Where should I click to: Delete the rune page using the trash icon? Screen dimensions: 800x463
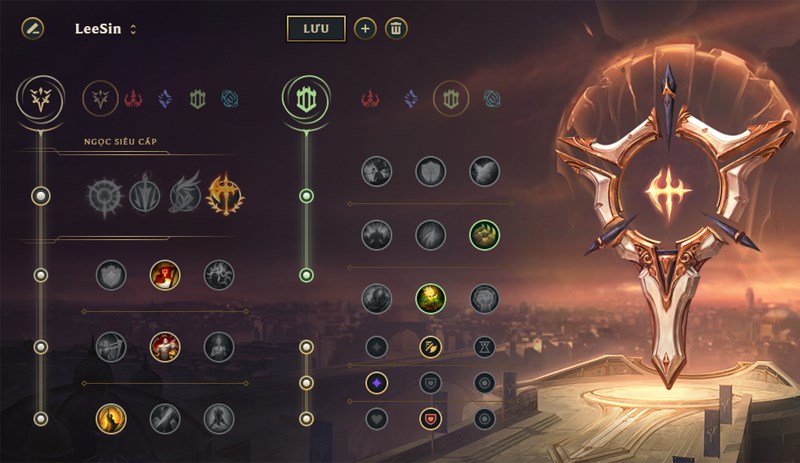(396, 28)
